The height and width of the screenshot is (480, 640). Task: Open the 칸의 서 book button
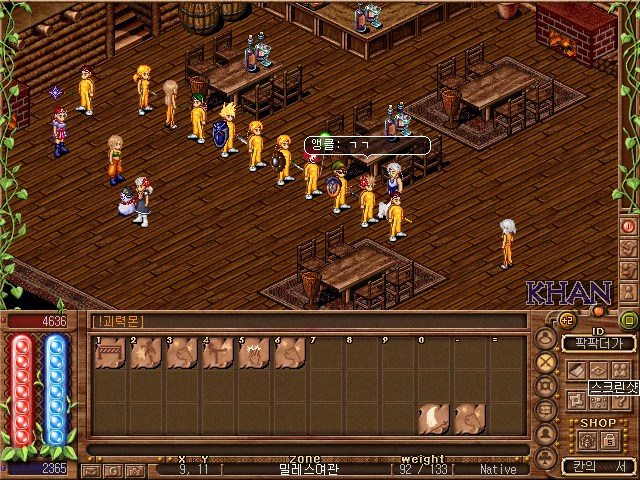point(598,466)
